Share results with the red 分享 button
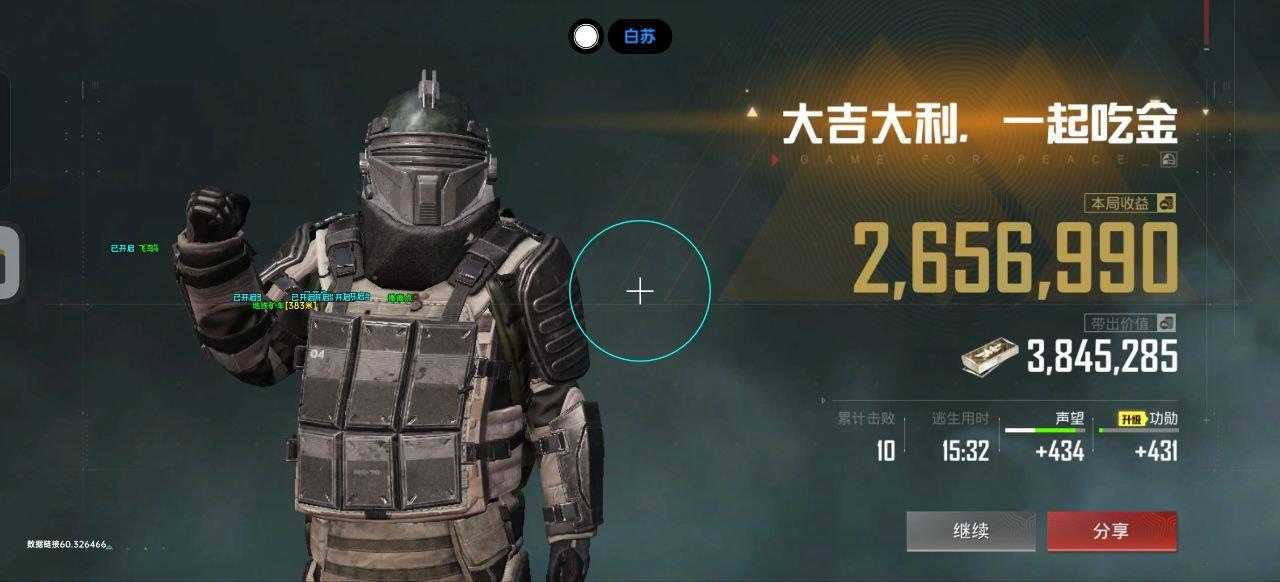This screenshot has width=1280, height=582. tap(1111, 531)
